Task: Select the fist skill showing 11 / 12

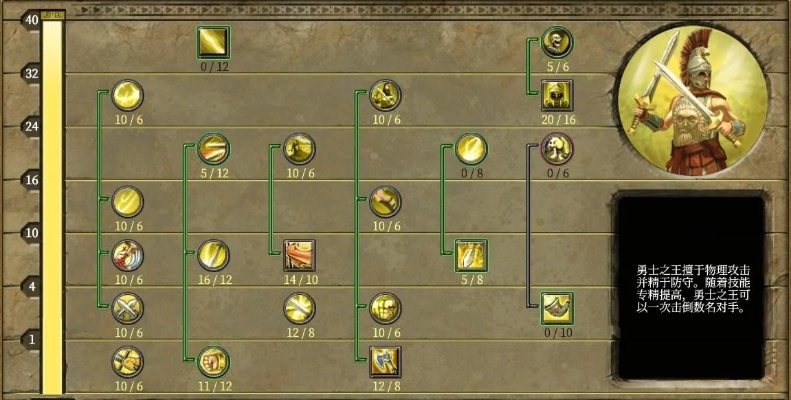Action: click(x=213, y=360)
